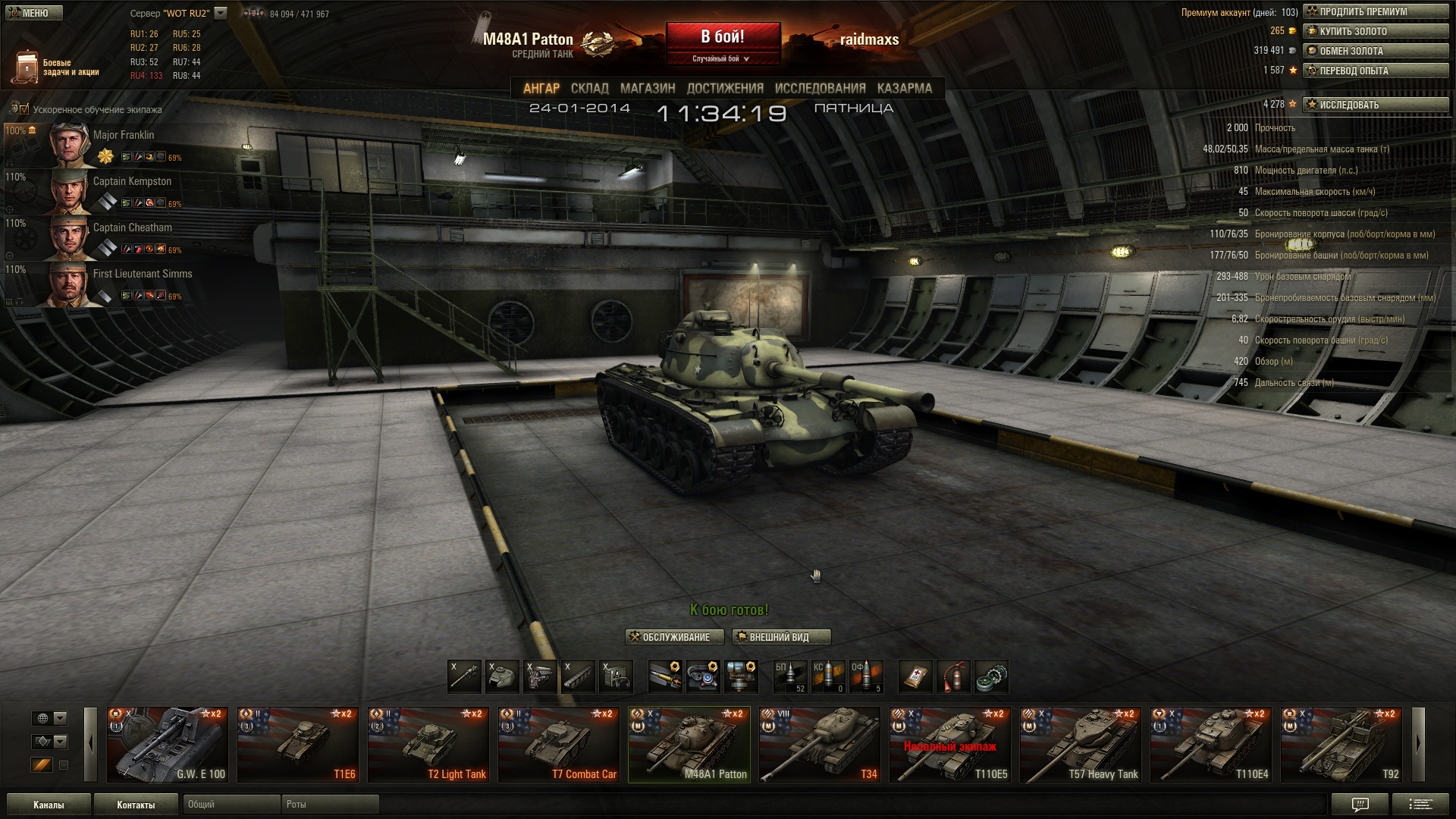
Task: Go to the ИССЛЕДОВАНИЯ tab
Action: [820, 88]
